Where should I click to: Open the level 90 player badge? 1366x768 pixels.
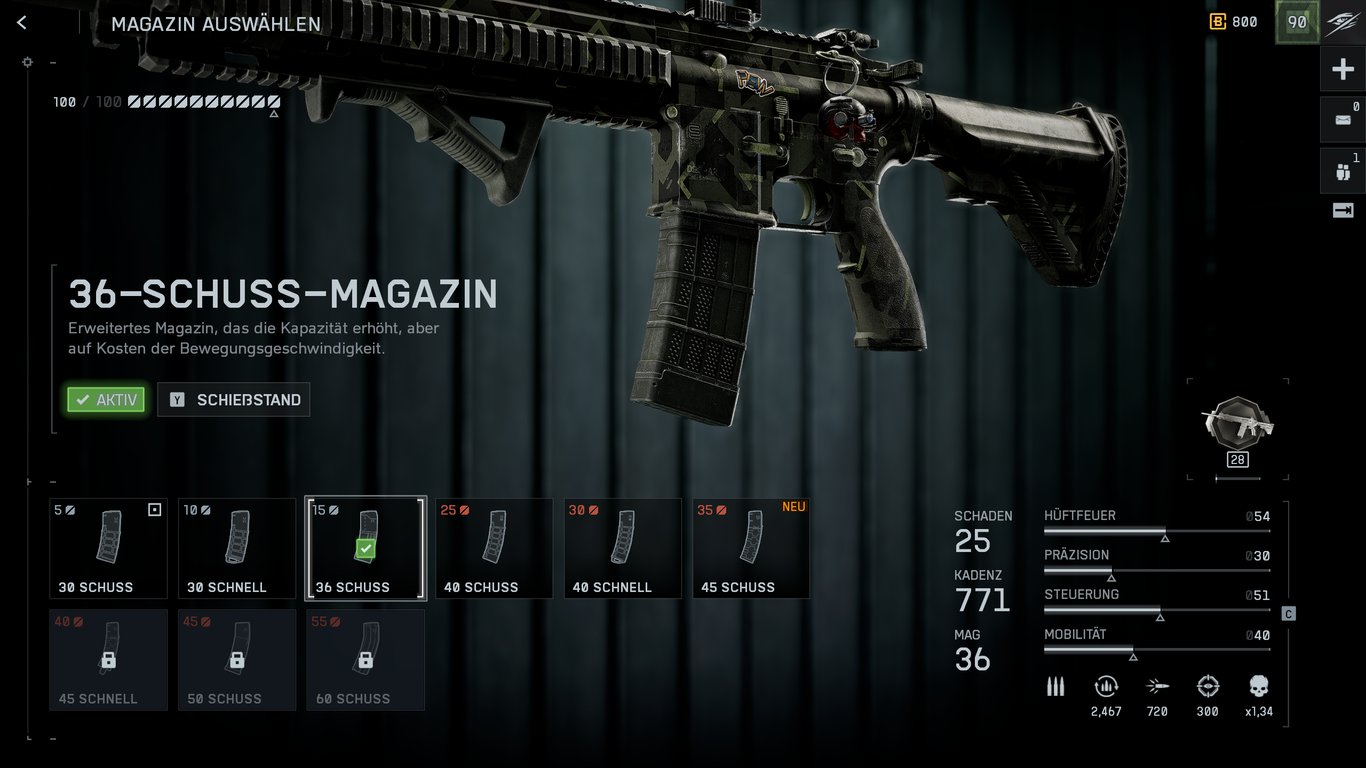click(x=1297, y=22)
